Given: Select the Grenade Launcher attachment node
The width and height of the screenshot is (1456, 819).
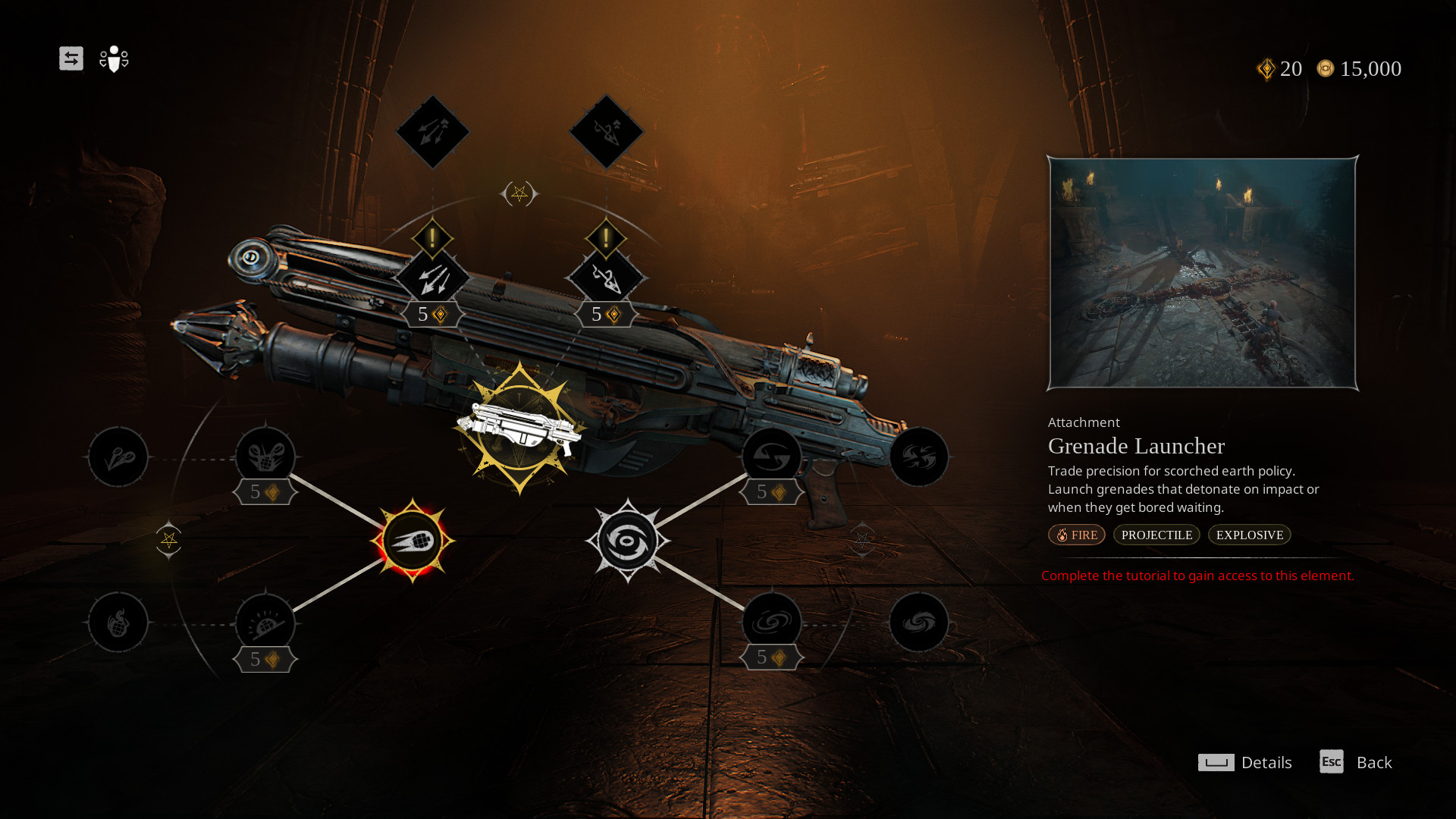Looking at the screenshot, I should pyautogui.click(x=412, y=541).
